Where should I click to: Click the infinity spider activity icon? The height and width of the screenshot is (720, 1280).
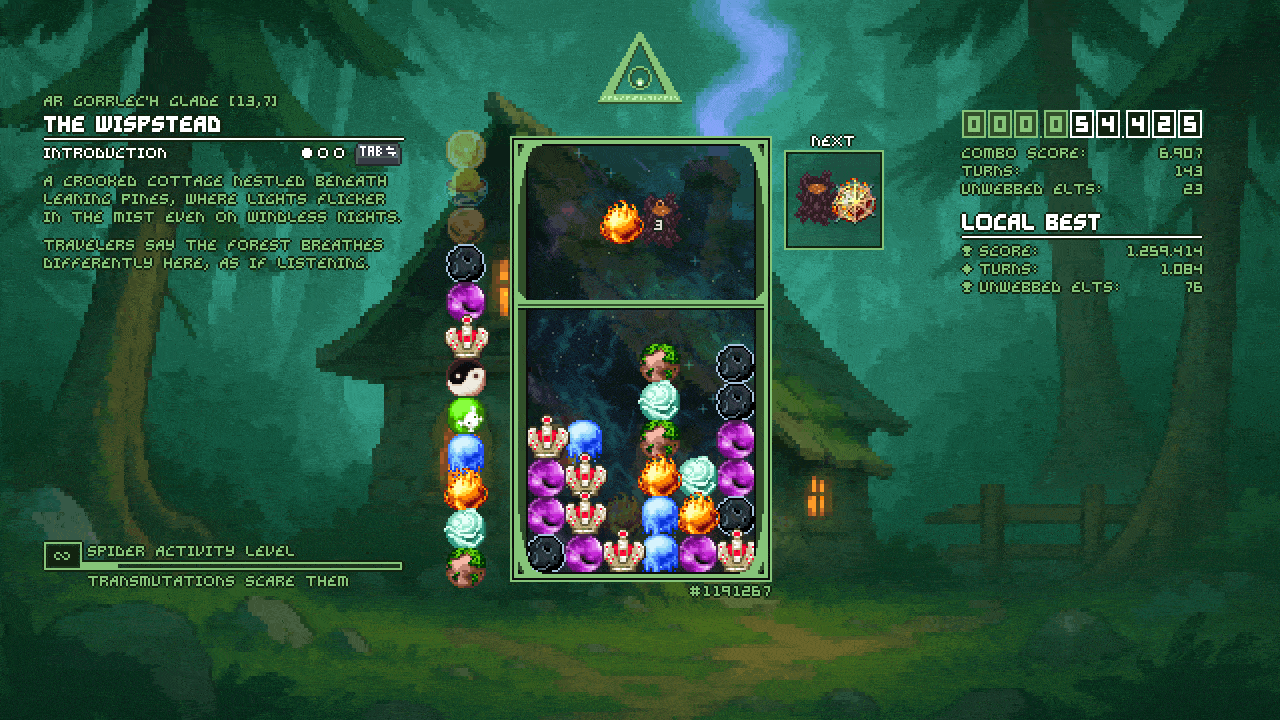62,555
